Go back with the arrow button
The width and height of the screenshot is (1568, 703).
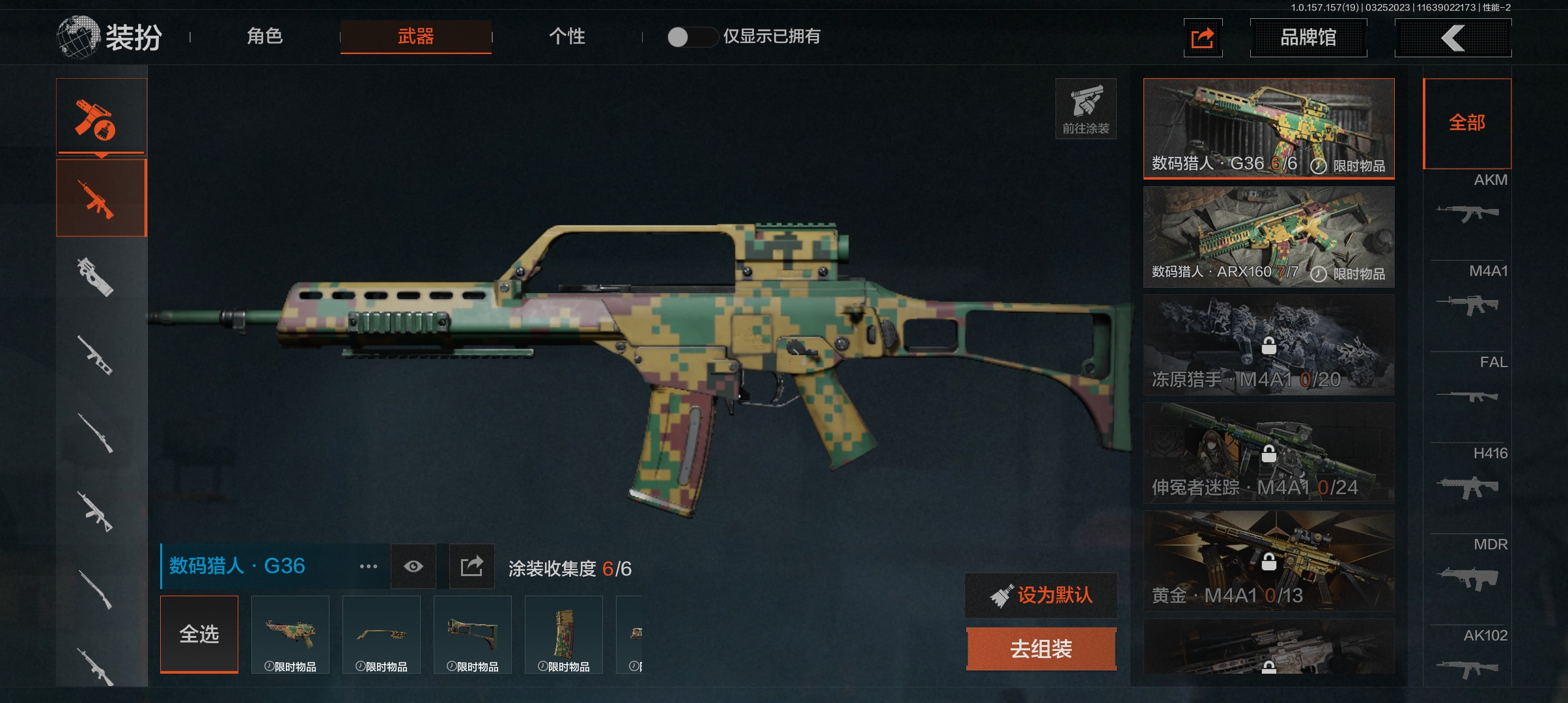point(1453,38)
